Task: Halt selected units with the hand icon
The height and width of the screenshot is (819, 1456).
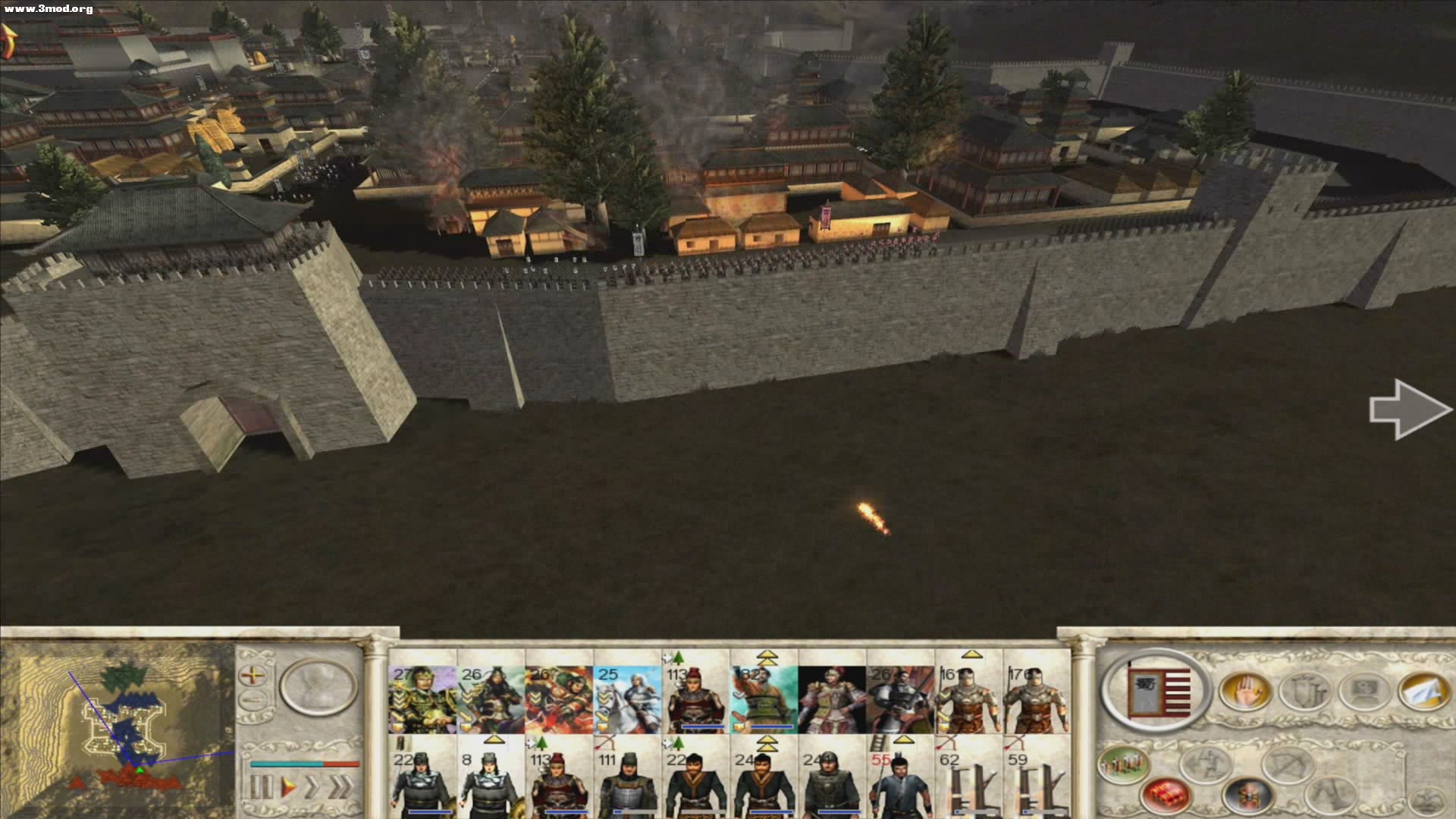Action: 1245,690
